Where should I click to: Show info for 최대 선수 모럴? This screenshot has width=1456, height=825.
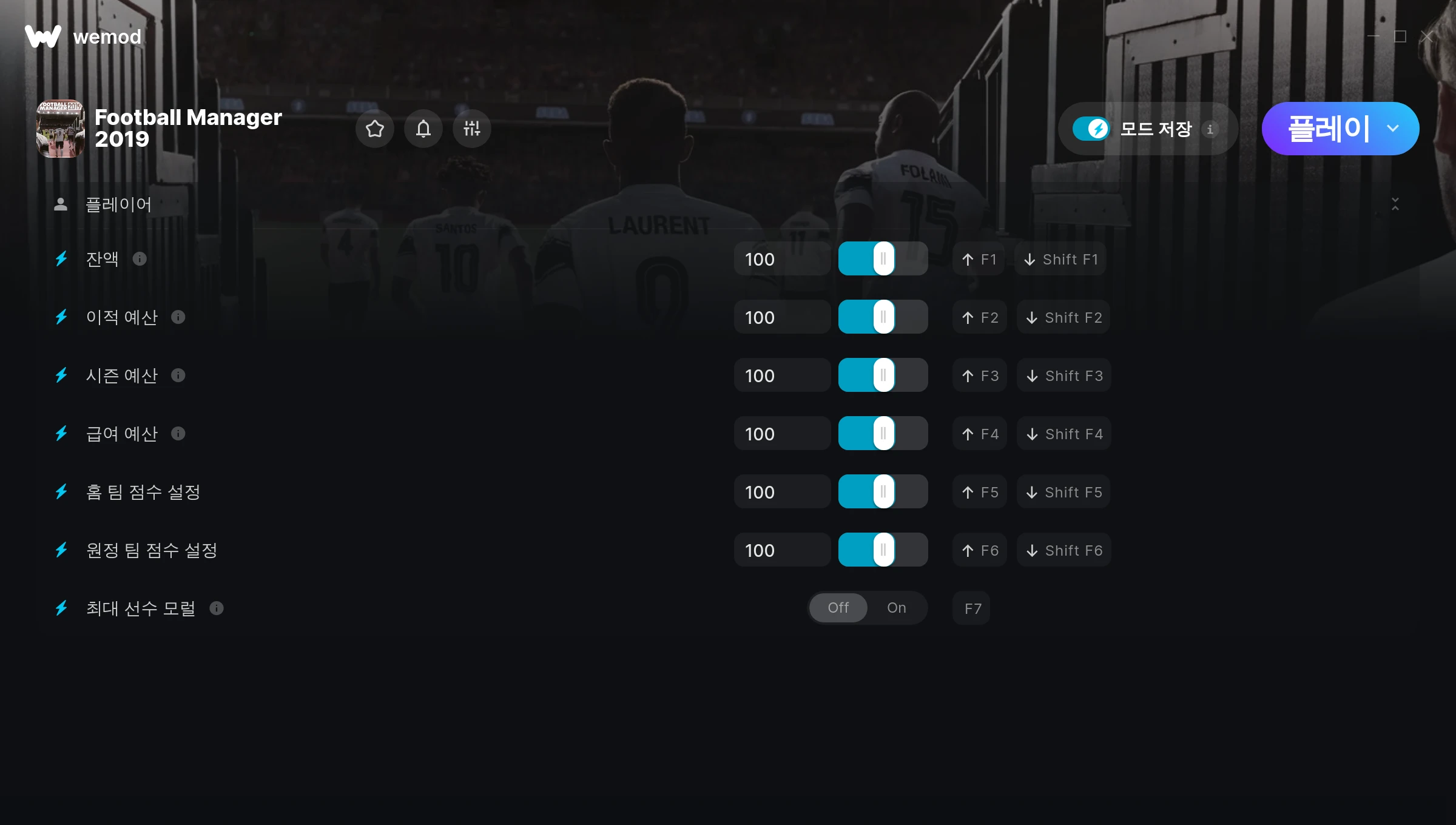pos(217,608)
